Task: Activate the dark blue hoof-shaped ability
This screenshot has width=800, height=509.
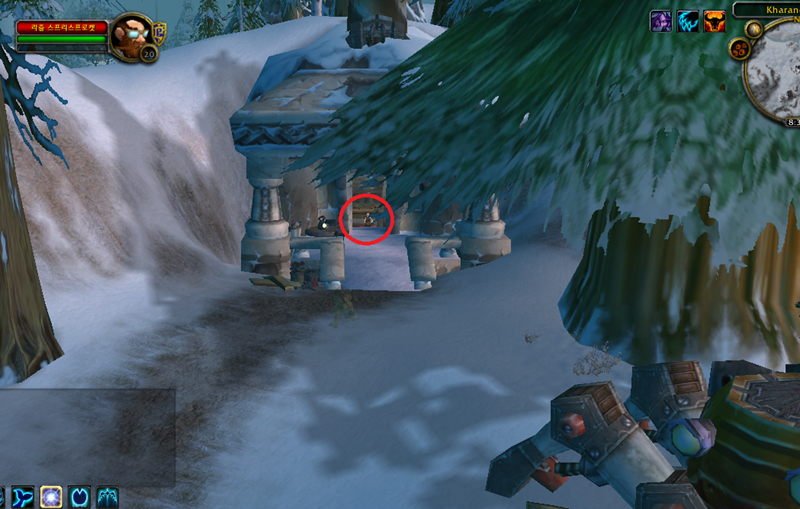Action: [x=80, y=496]
